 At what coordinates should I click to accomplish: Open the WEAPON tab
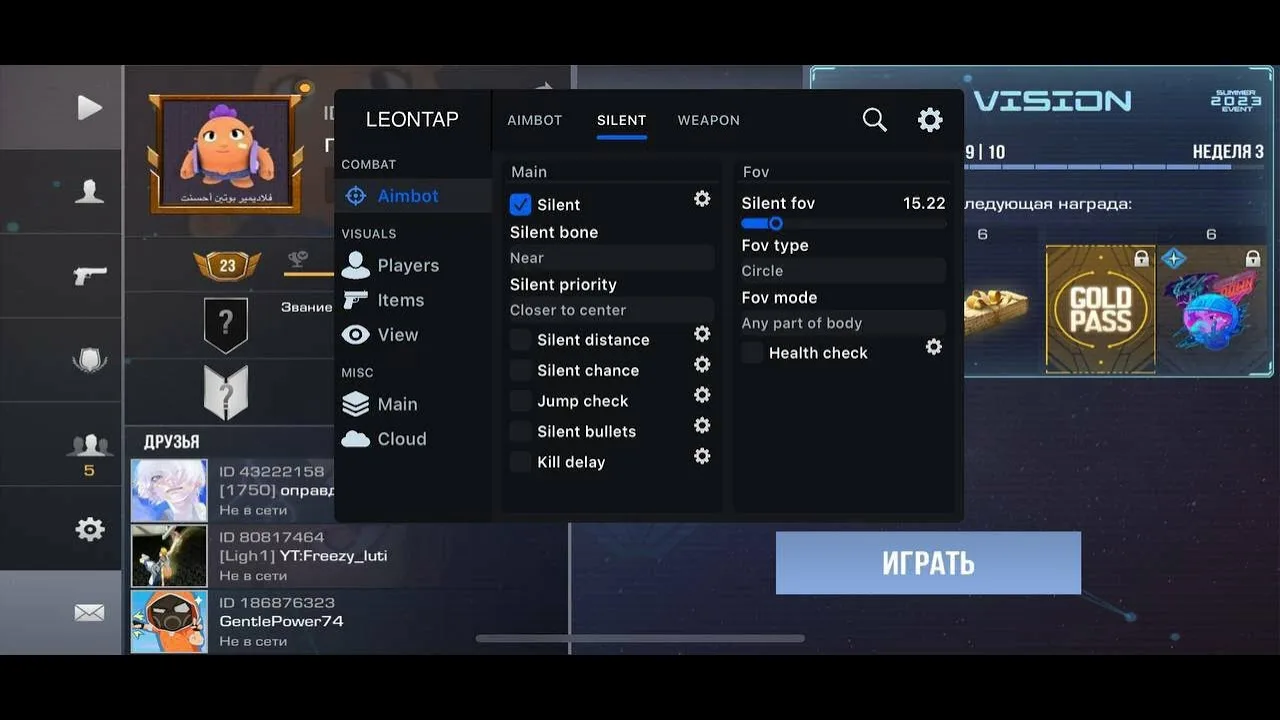(x=708, y=120)
